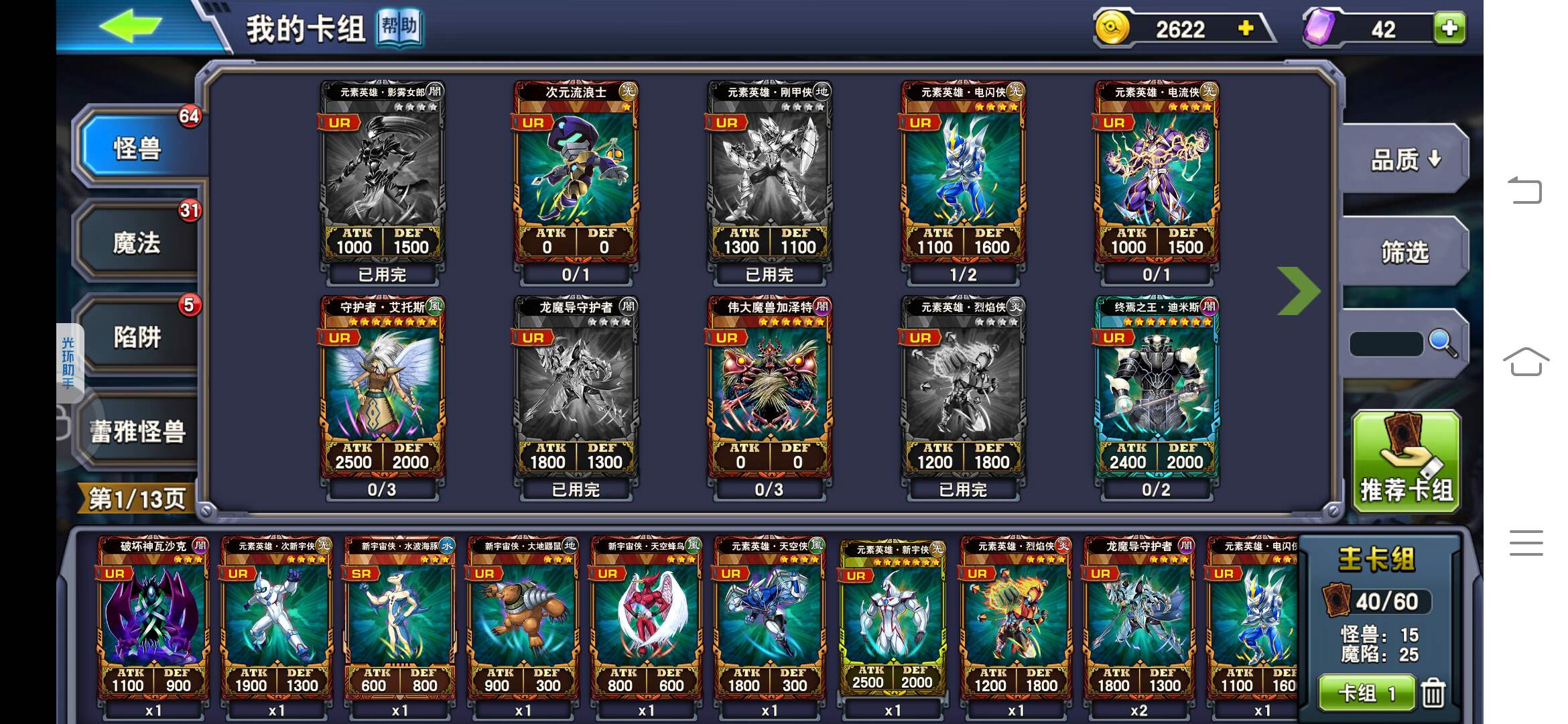1568x724 pixels.
Task: Click the card search input field
Action: point(1385,344)
